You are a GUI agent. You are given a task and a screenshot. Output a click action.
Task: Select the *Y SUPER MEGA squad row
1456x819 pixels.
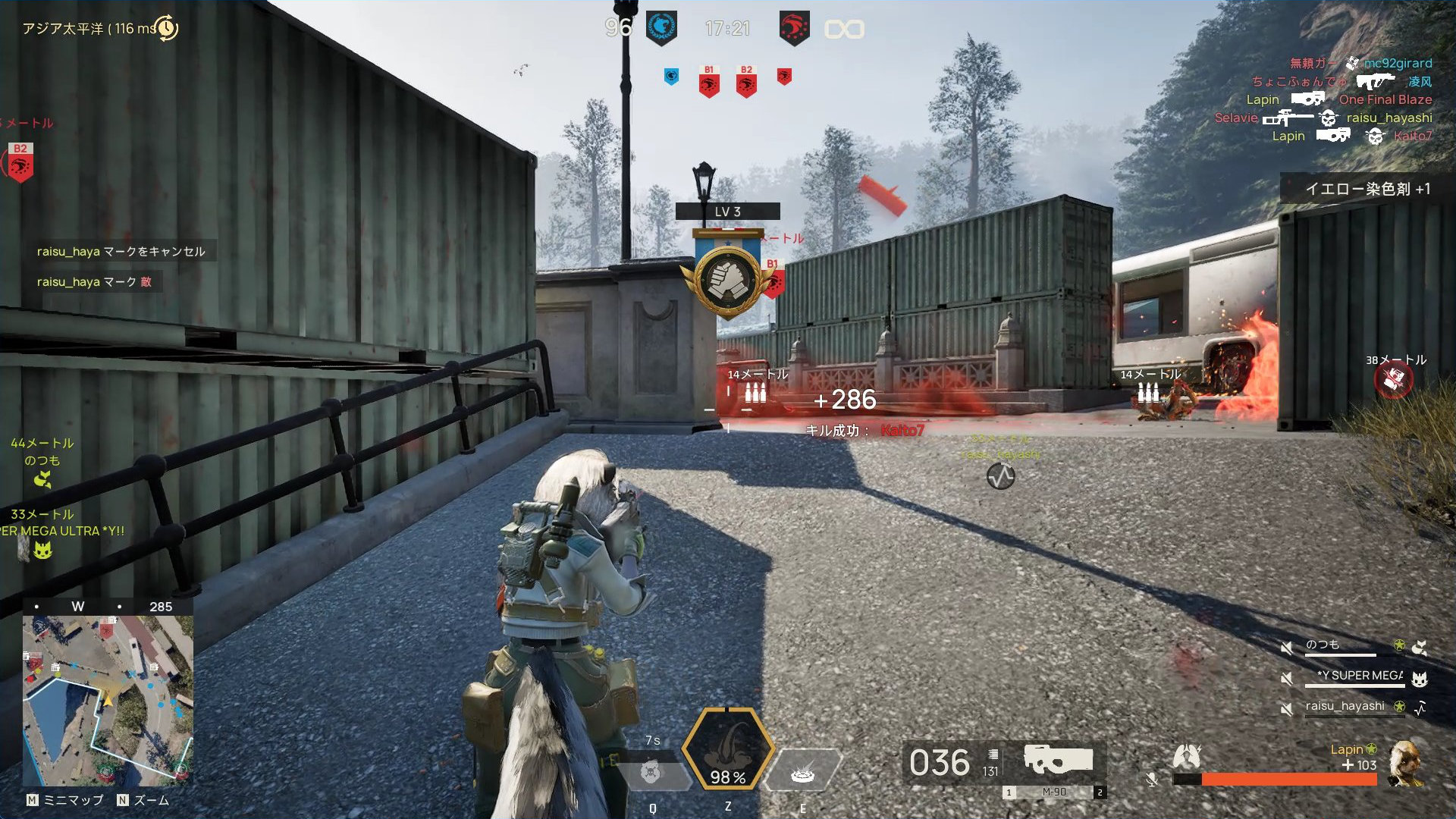1359,676
